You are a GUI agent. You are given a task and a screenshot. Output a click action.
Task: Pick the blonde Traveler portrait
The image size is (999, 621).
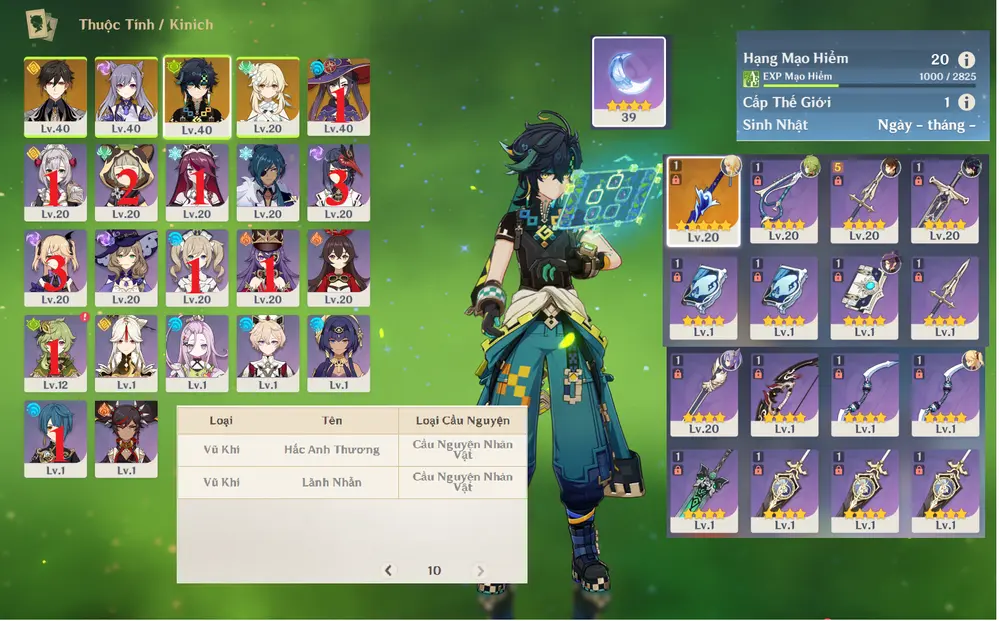coord(268,97)
